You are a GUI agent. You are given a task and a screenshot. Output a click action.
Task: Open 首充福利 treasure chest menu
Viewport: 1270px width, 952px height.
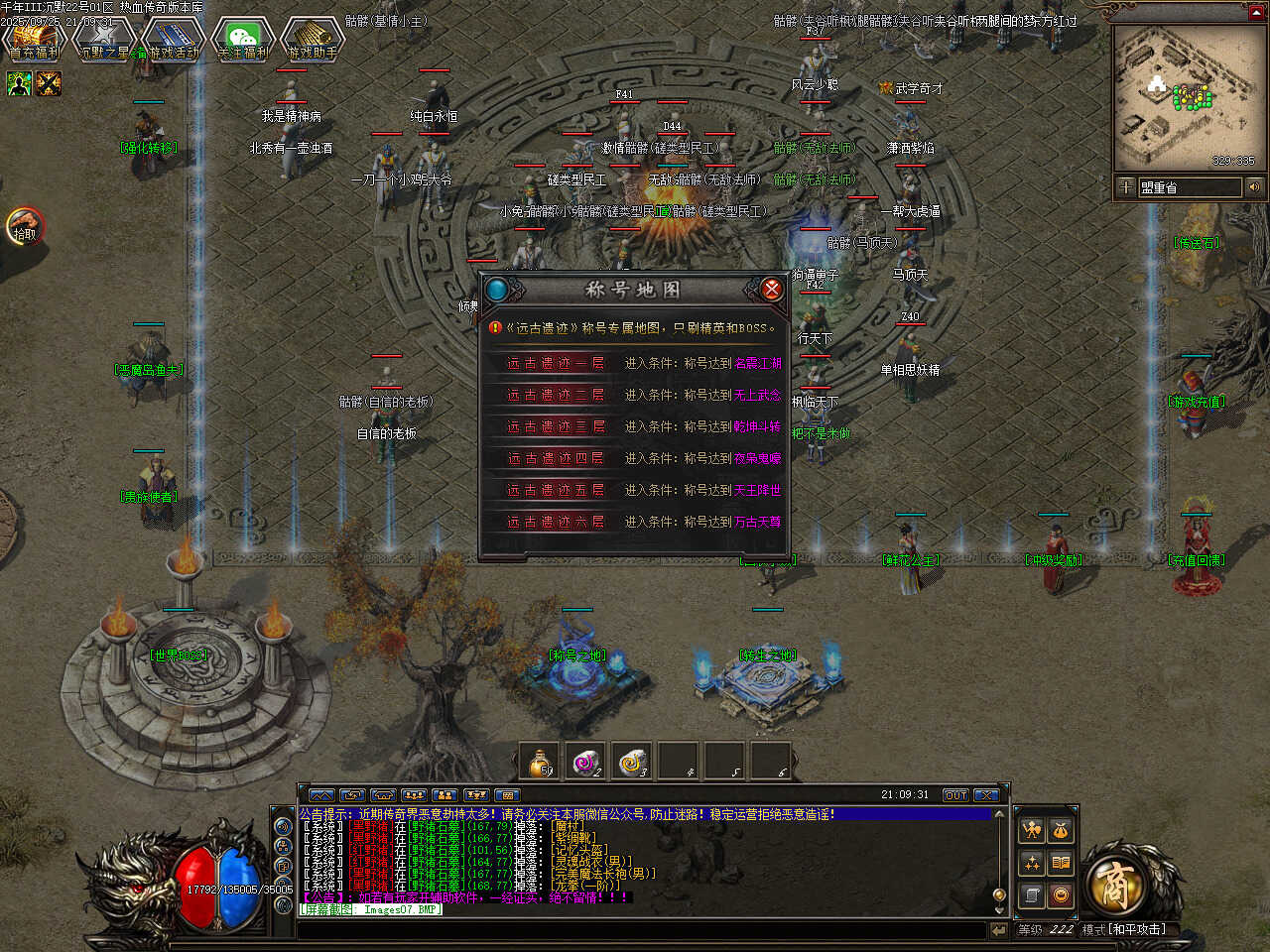[34, 41]
